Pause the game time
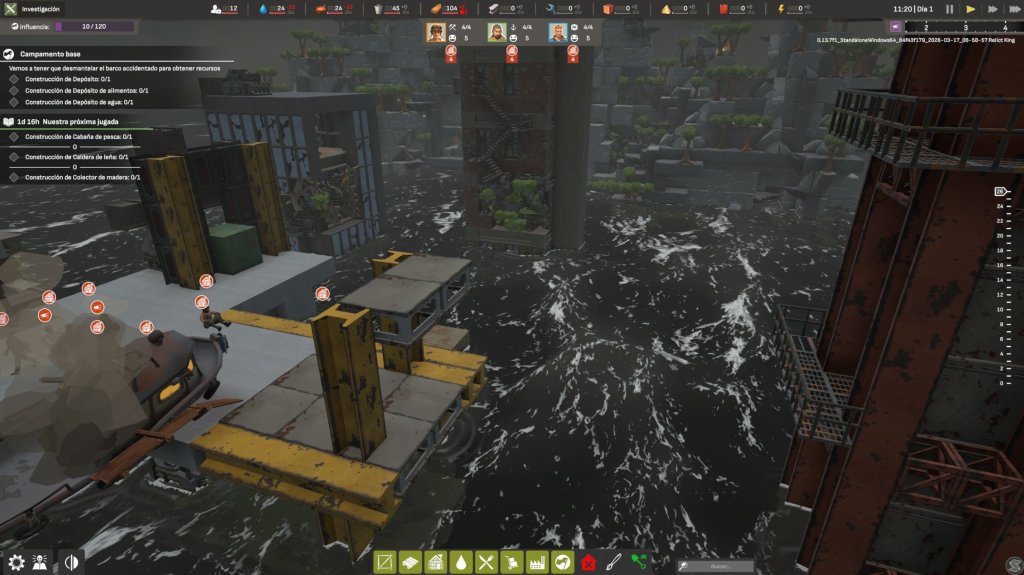This screenshot has width=1024, height=575. [950, 9]
